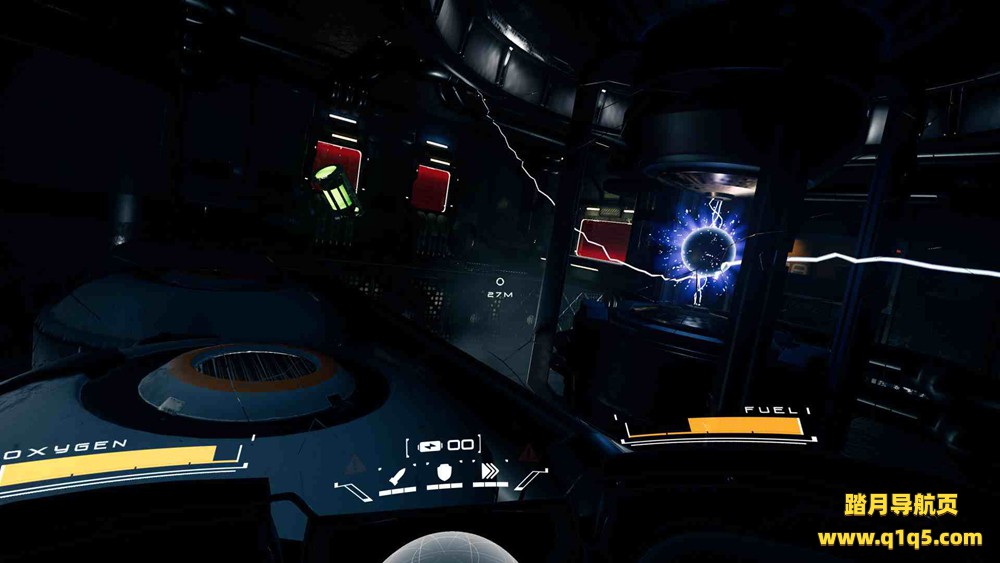Activate the shield icon
Viewport: 1000px width, 563px height.
tap(444, 473)
